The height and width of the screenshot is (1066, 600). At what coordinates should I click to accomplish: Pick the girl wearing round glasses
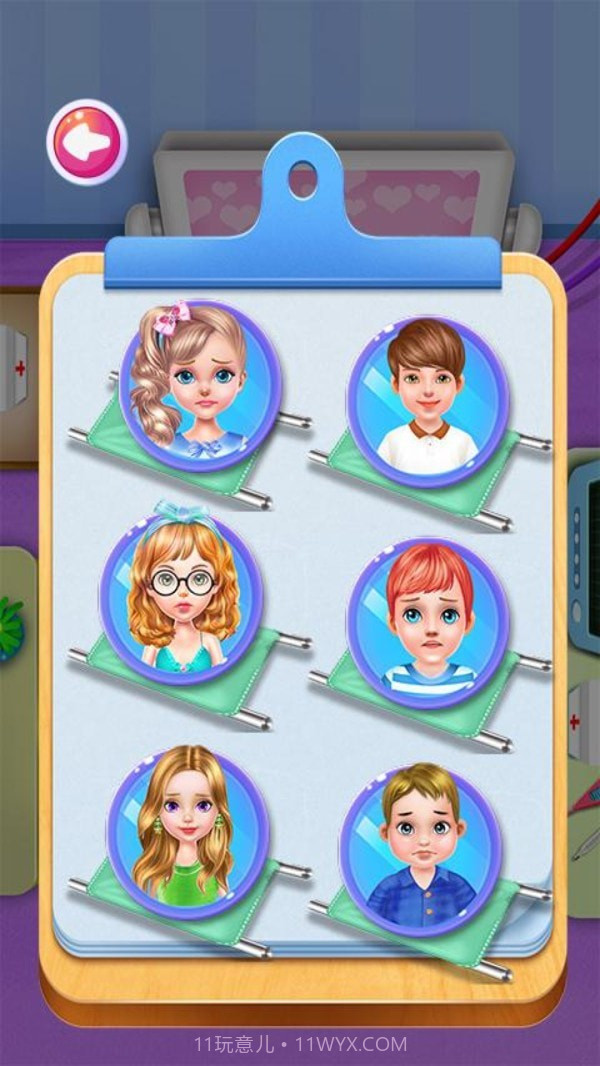[x=181, y=593]
